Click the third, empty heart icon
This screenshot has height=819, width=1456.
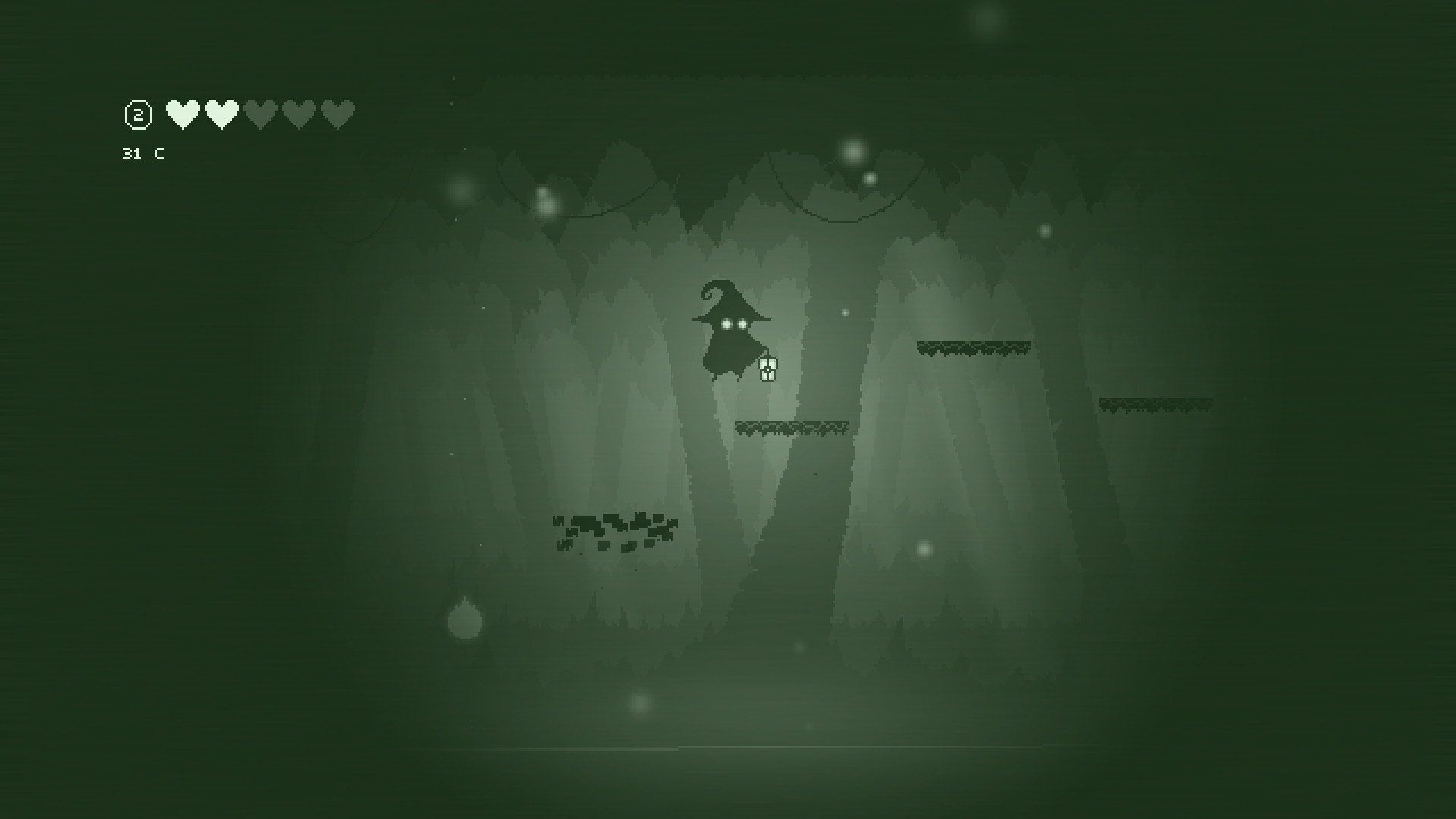click(x=260, y=115)
